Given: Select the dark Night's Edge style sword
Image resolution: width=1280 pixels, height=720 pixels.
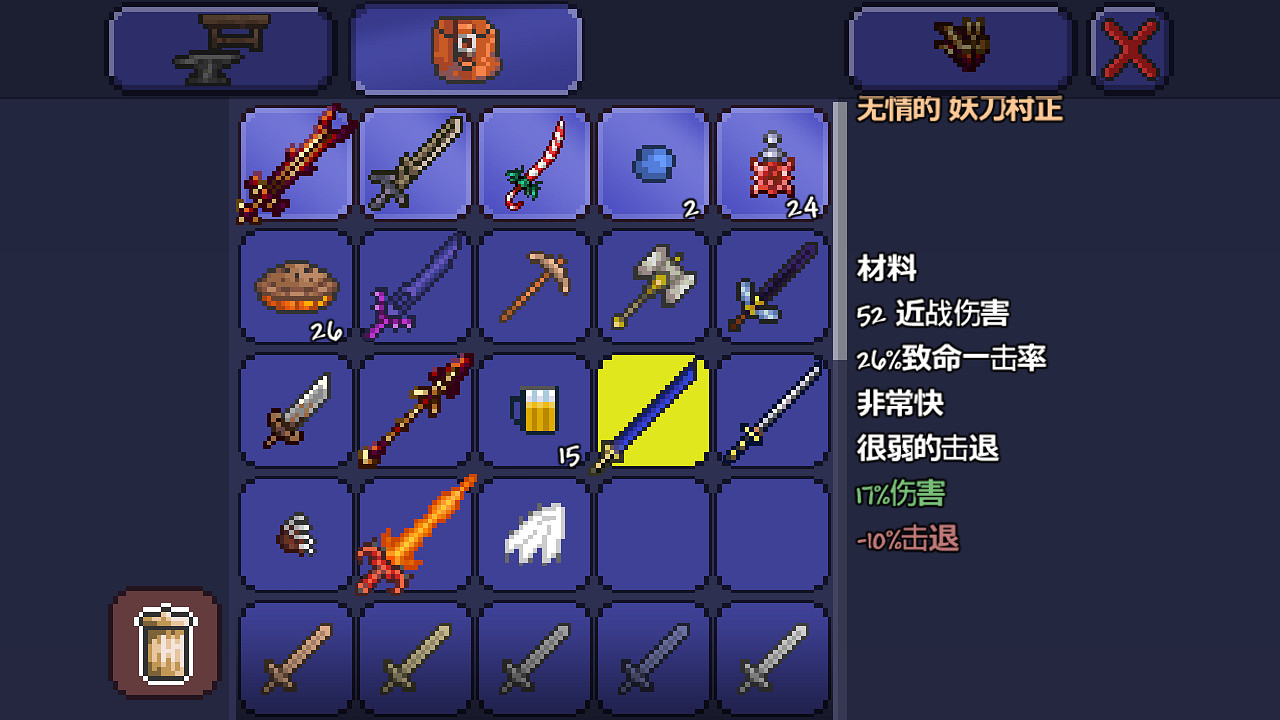Looking at the screenshot, I should coord(772,287).
